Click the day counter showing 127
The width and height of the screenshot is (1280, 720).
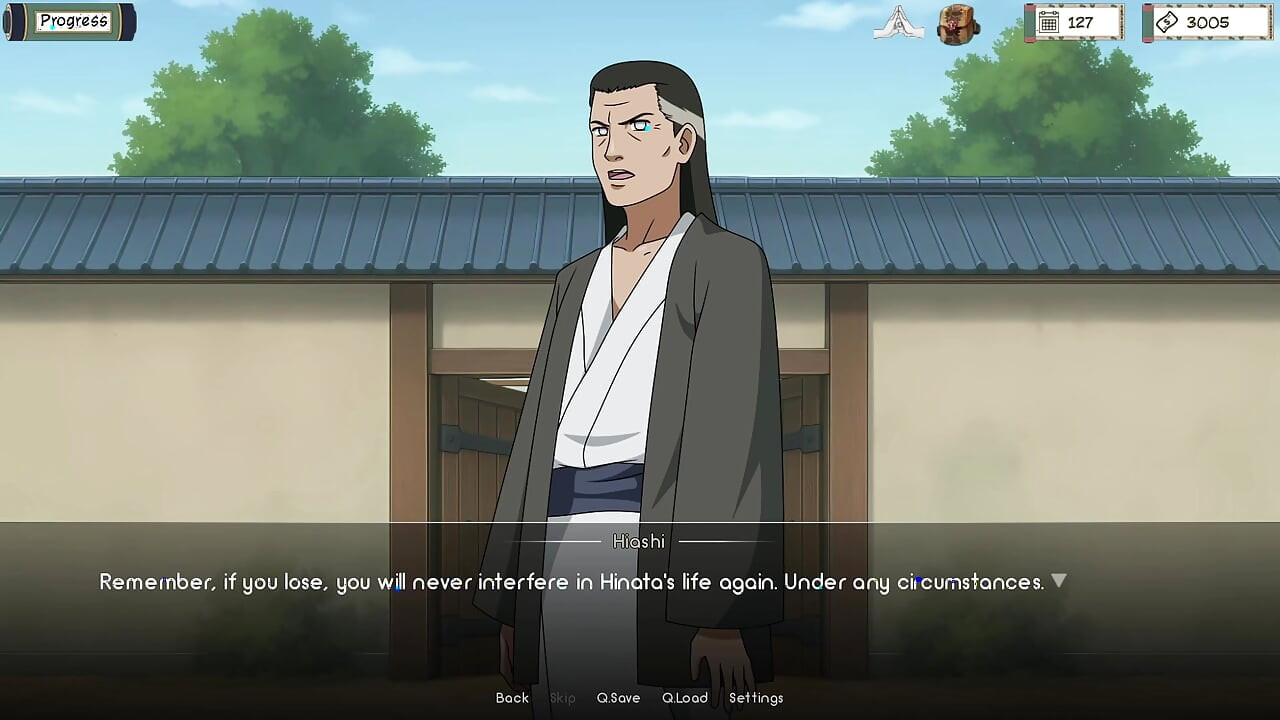(1077, 22)
